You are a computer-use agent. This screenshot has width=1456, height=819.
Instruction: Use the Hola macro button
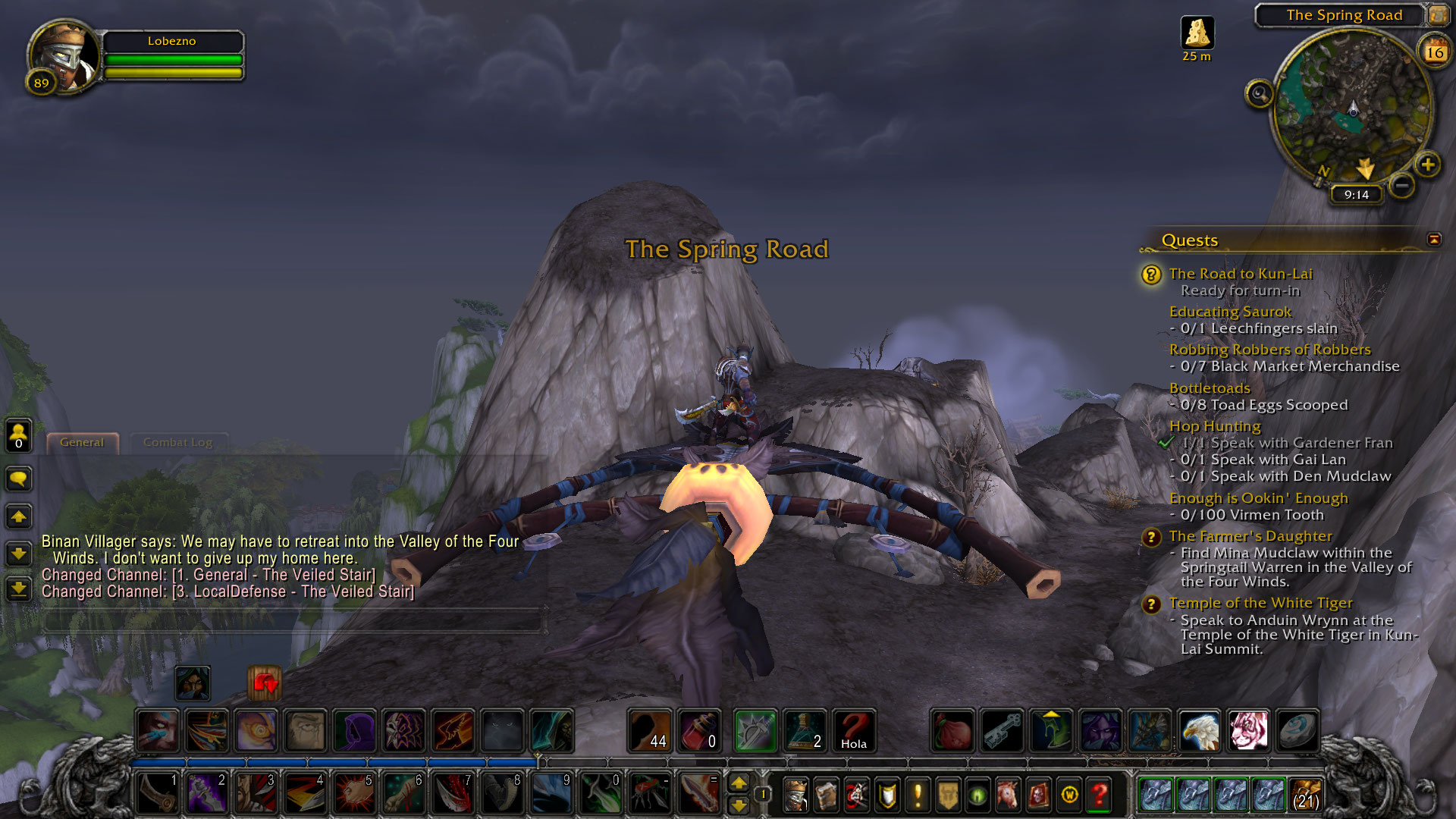tap(853, 730)
